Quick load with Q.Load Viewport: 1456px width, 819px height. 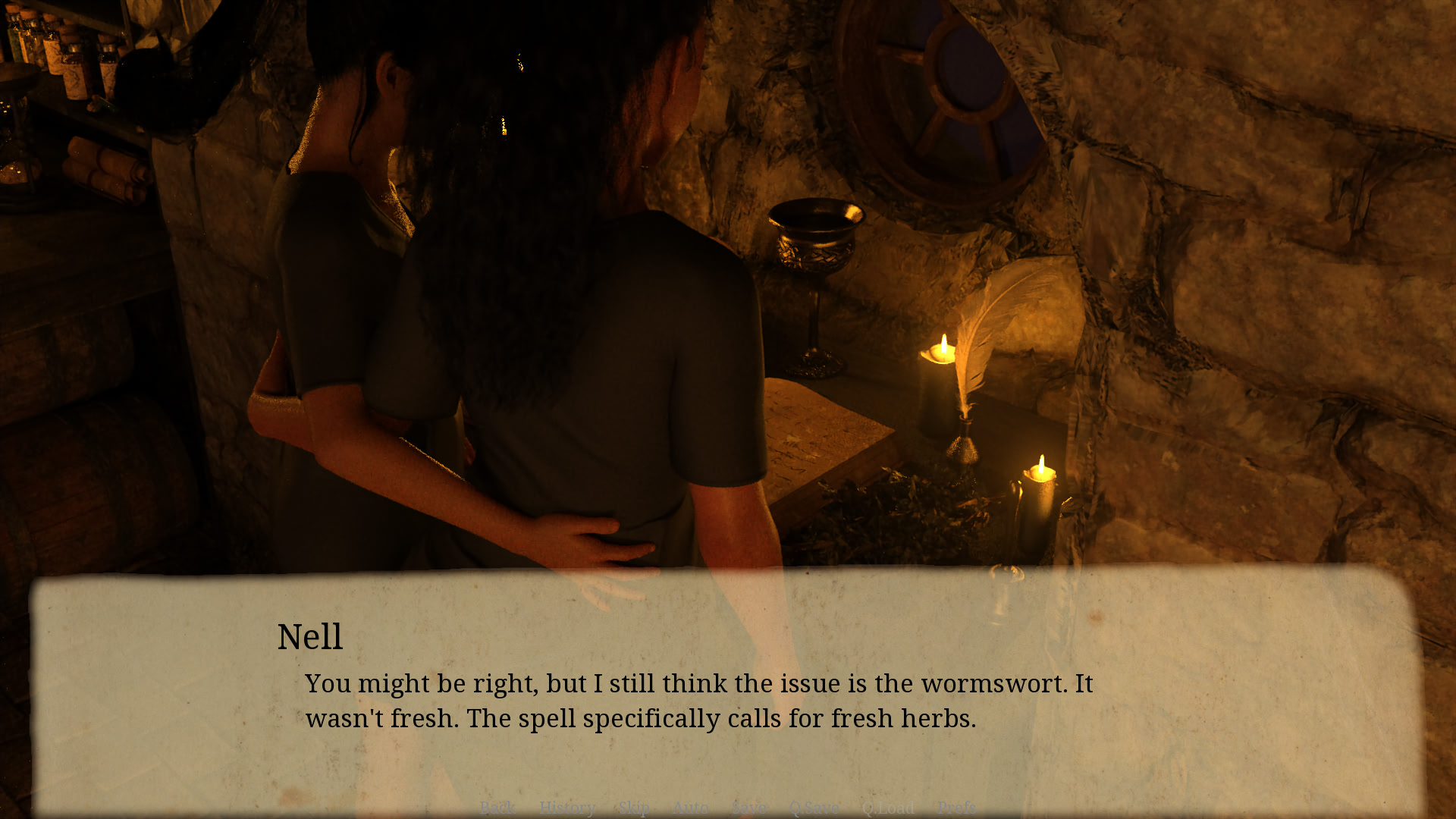click(888, 808)
